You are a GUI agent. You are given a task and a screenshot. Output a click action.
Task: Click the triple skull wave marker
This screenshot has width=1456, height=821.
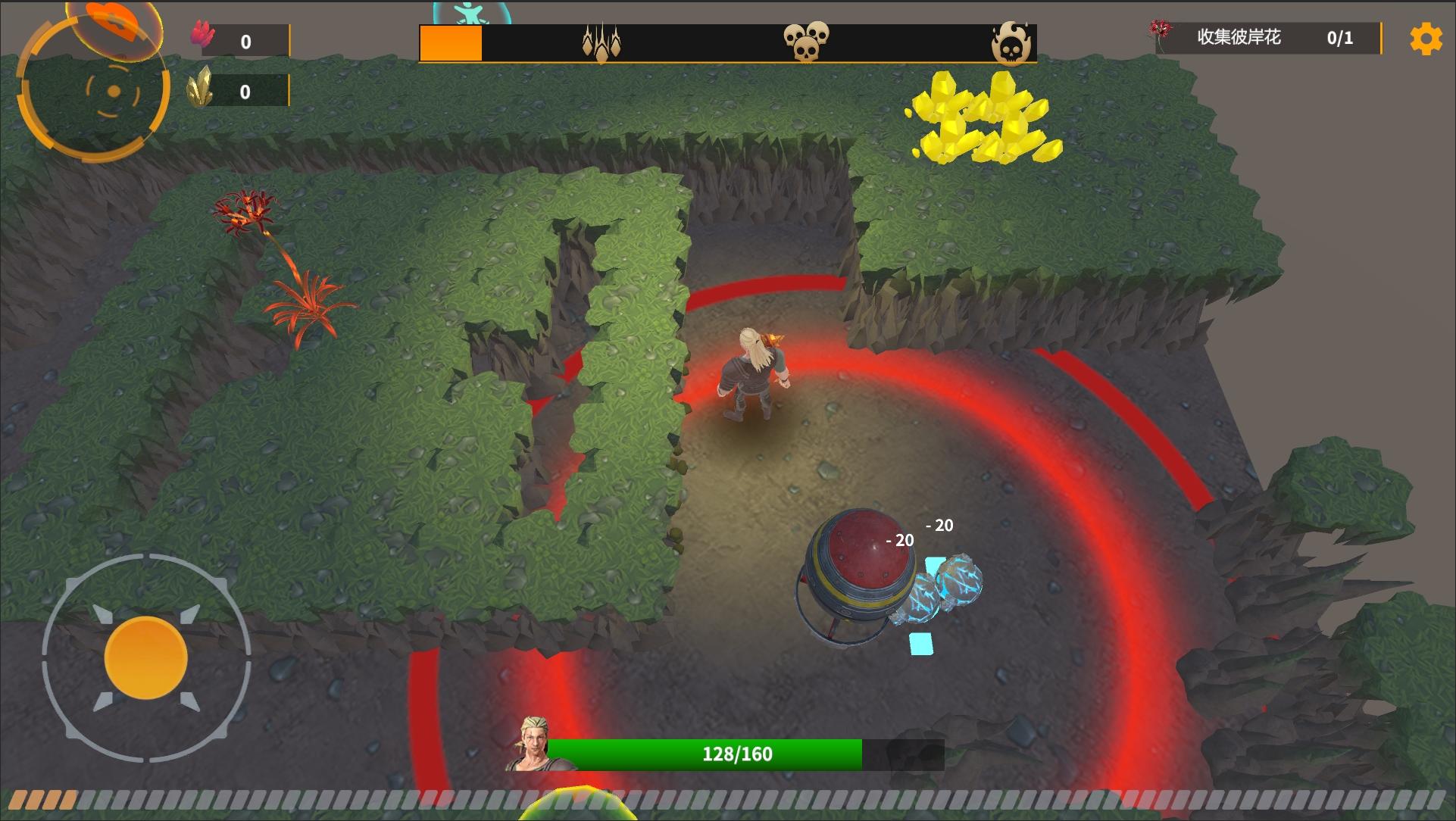(806, 41)
